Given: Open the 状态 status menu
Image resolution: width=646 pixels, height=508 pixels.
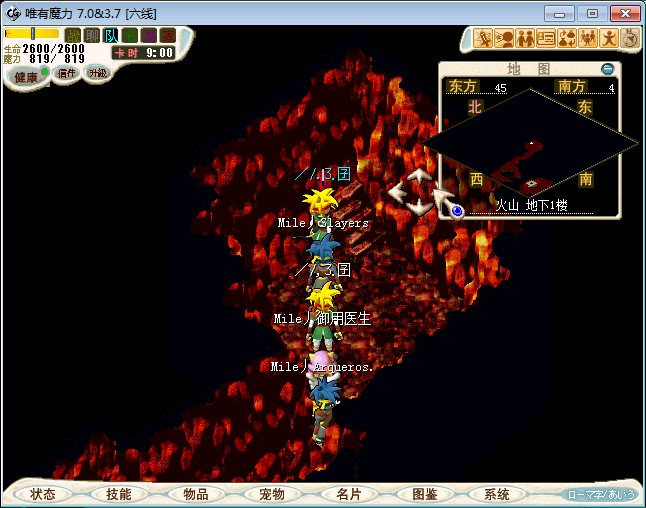Looking at the screenshot, I should 43,494.
